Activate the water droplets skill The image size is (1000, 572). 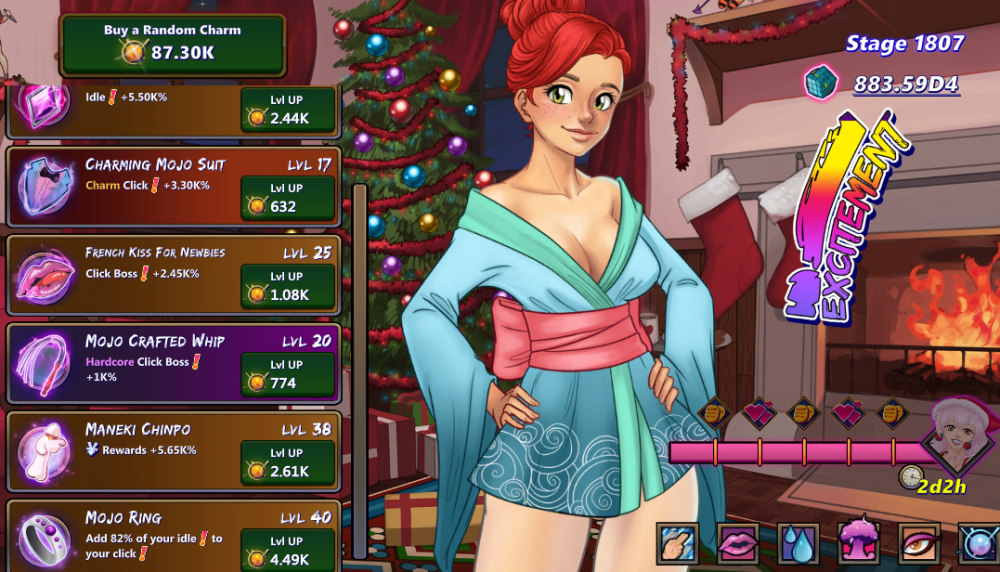point(798,543)
